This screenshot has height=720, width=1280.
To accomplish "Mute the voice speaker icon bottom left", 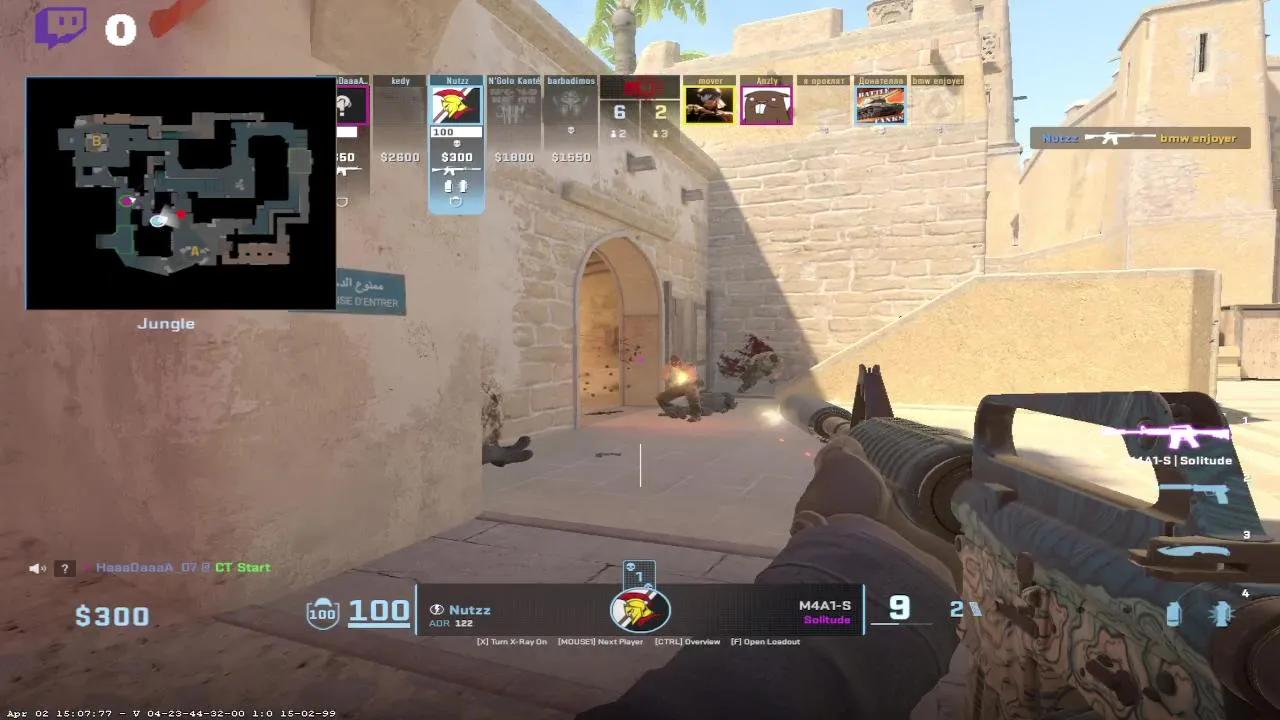I will point(36,567).
